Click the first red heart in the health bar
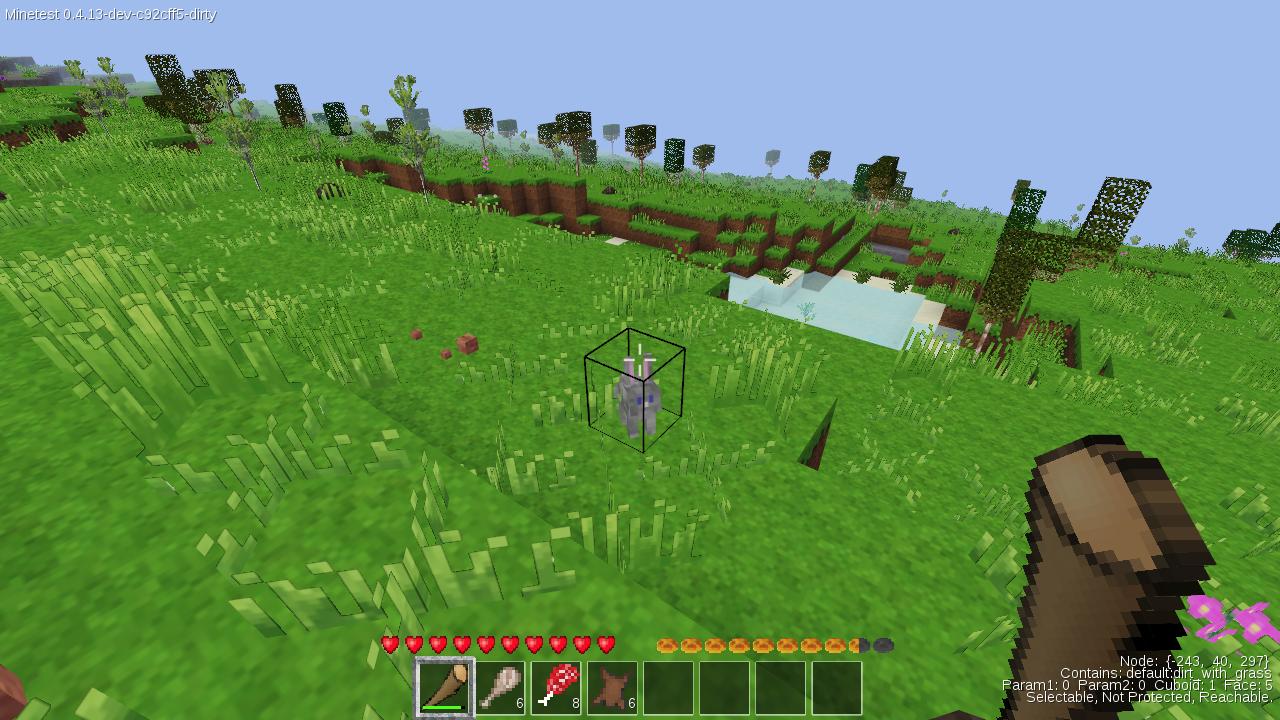The height and width of the screenshot is (720, 1280). point(388,645)
